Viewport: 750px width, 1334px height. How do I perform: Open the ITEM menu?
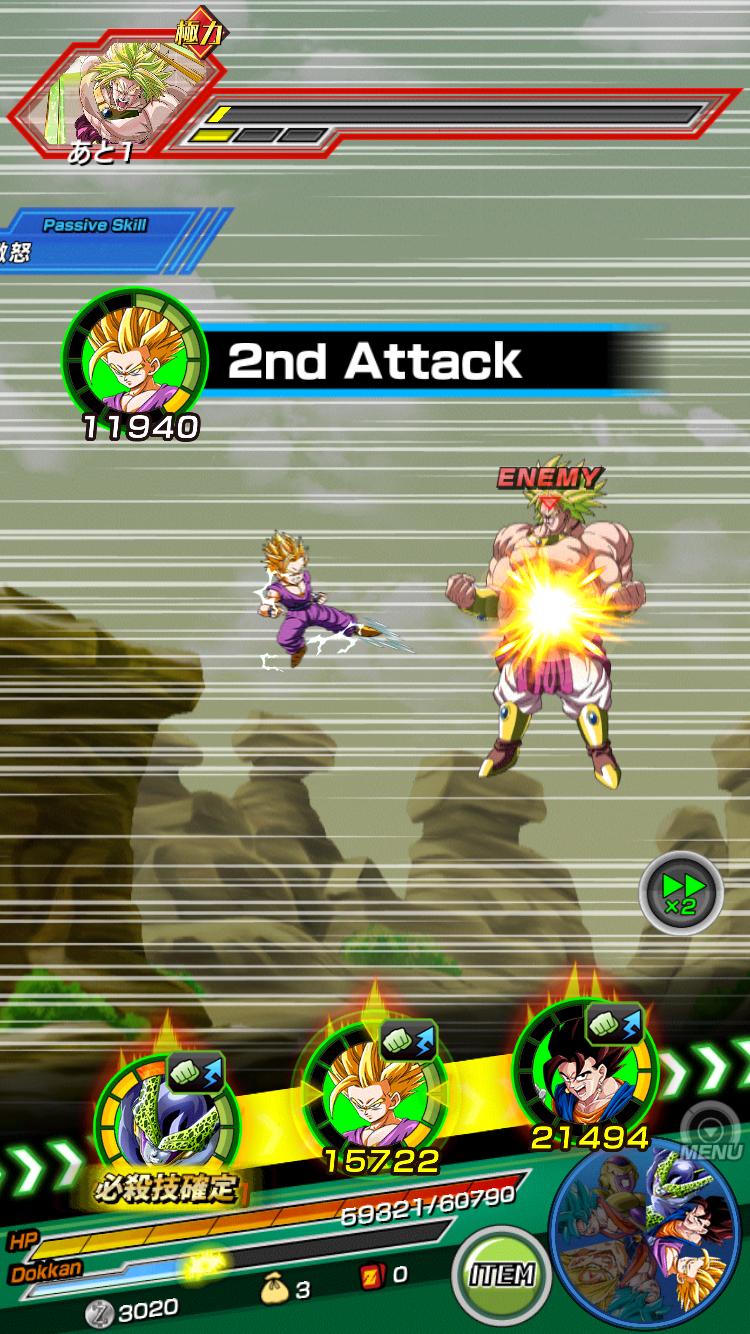click(500, 1273)
